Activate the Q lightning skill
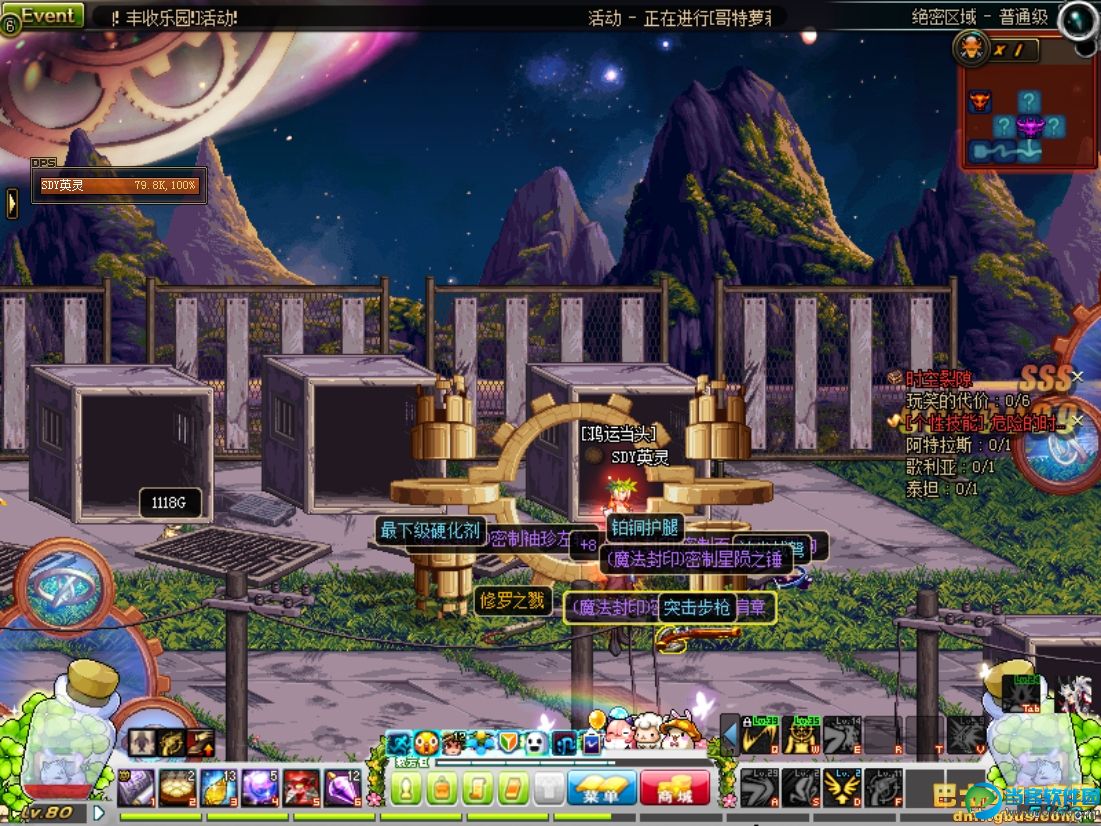 (761, 737)
